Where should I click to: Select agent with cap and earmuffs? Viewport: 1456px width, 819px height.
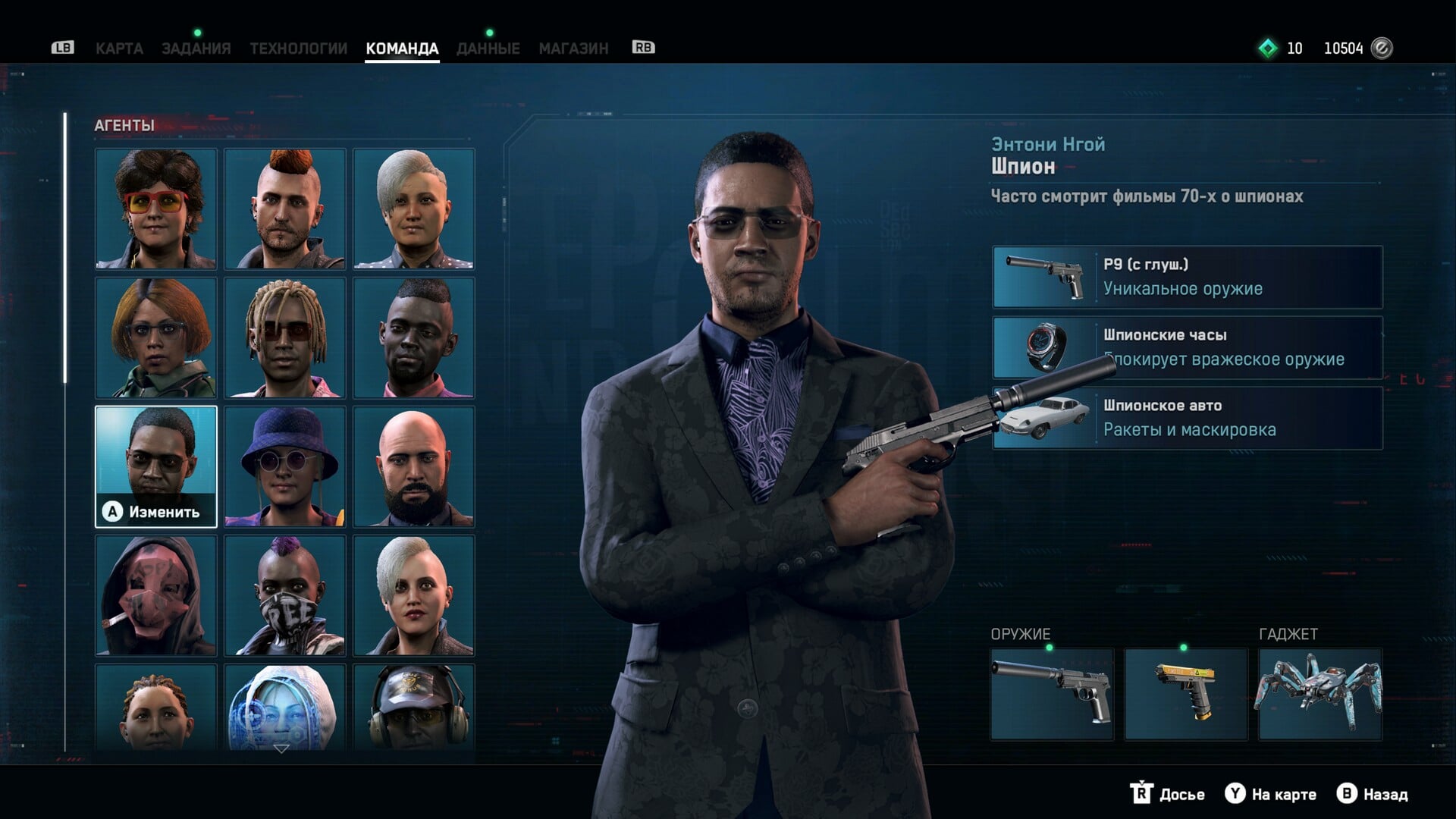pos(414,707)
